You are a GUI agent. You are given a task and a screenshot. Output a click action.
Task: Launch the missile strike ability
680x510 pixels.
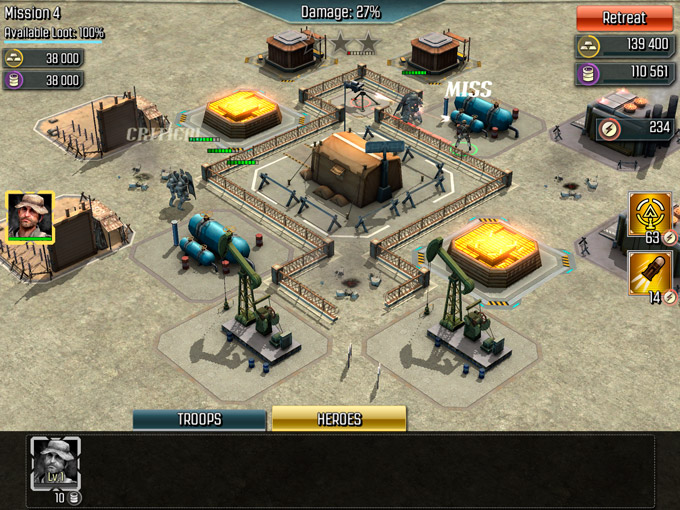pos(650,273)
